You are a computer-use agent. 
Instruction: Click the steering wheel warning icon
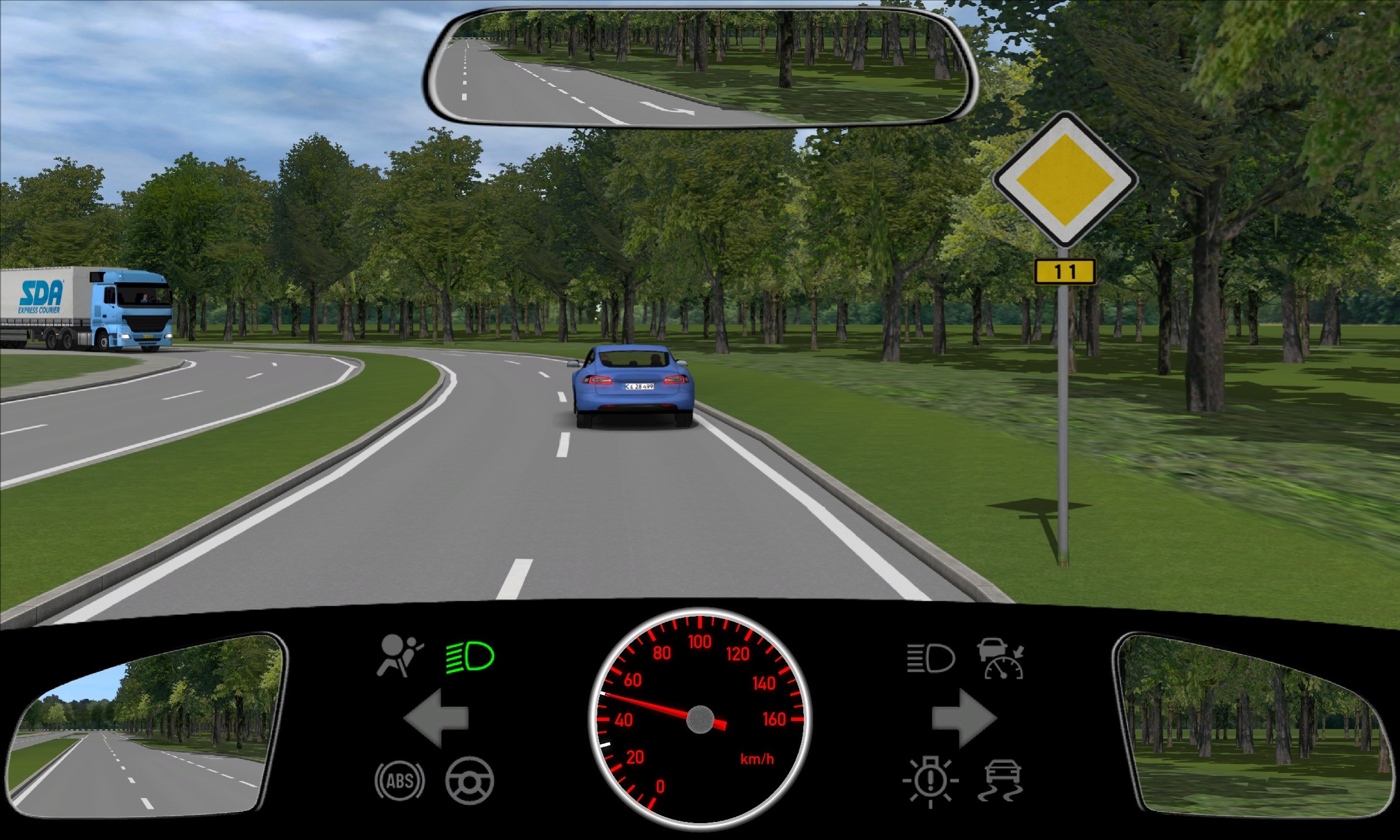[470, 780]
